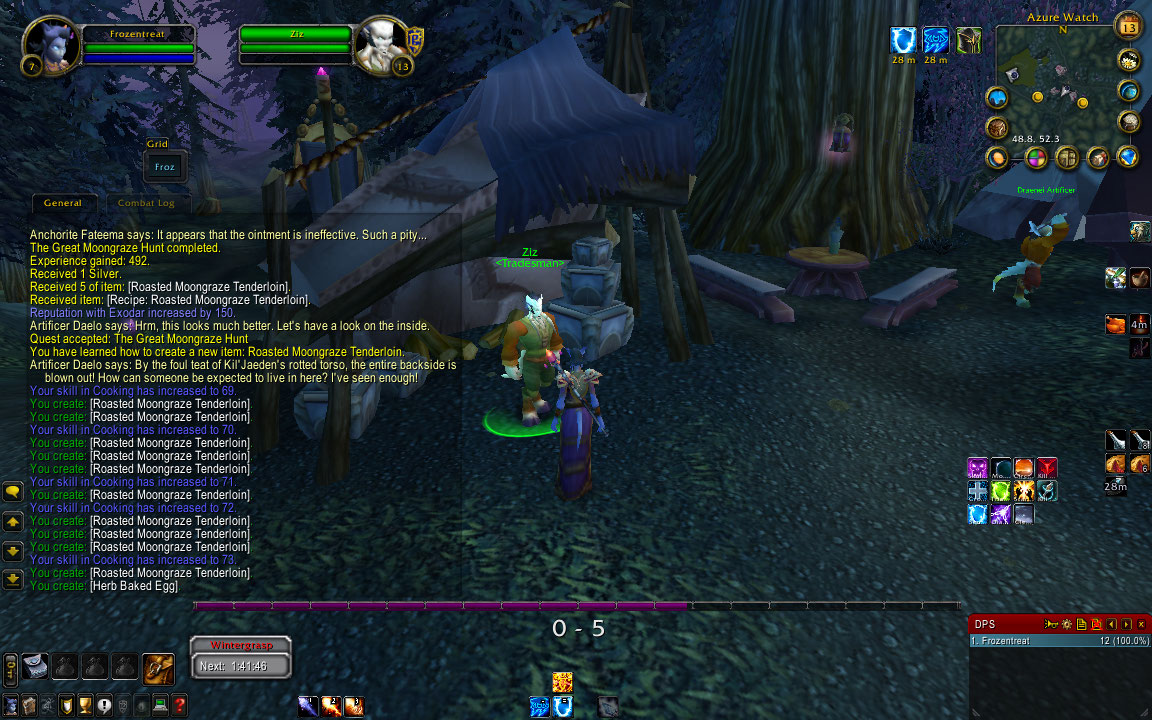Open help via the red question mark
Image resolution: width=1152 pixels, height=720 pixels.
tap(180, 705)
